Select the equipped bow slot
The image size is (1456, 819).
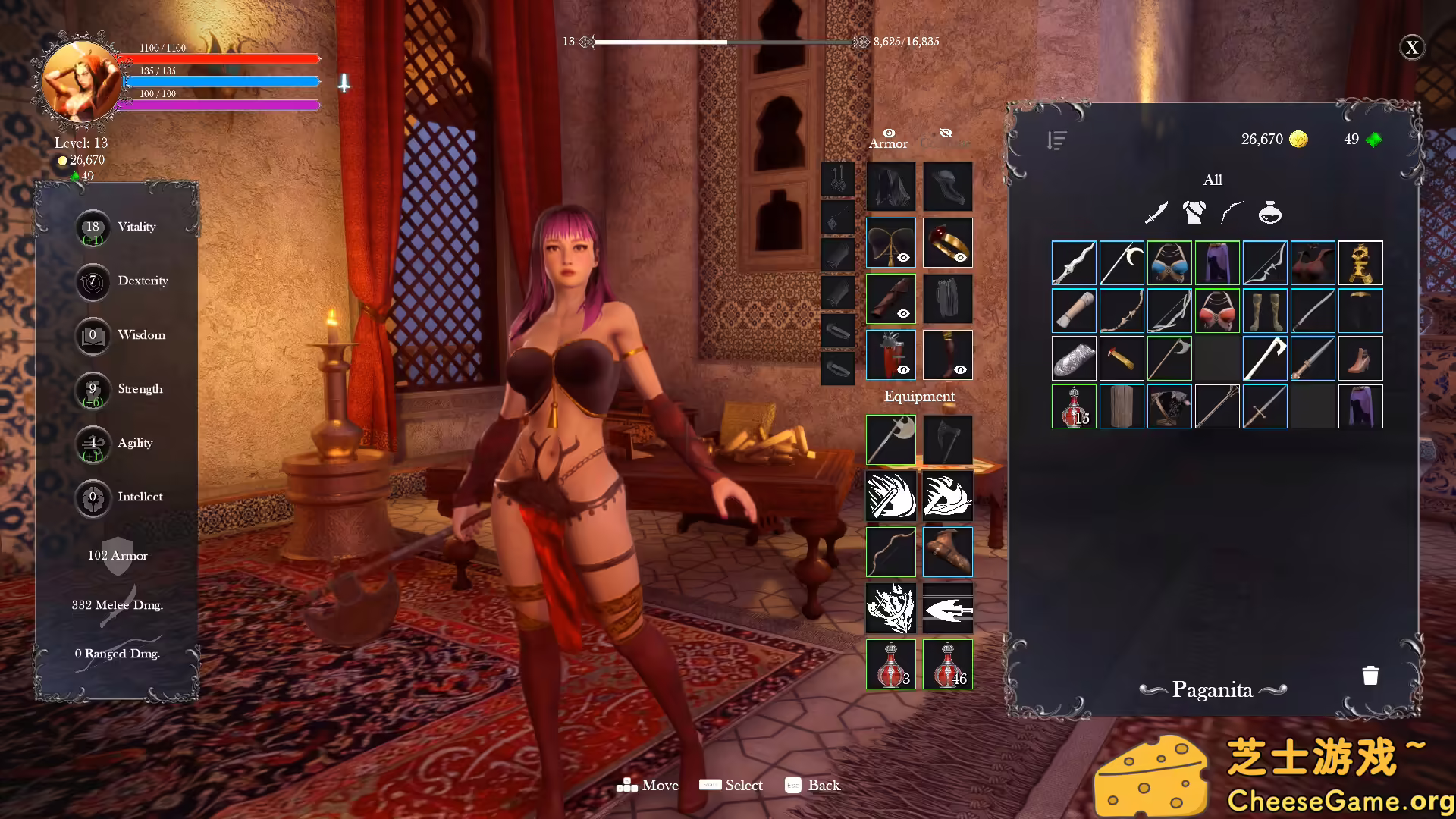(891, 552)
